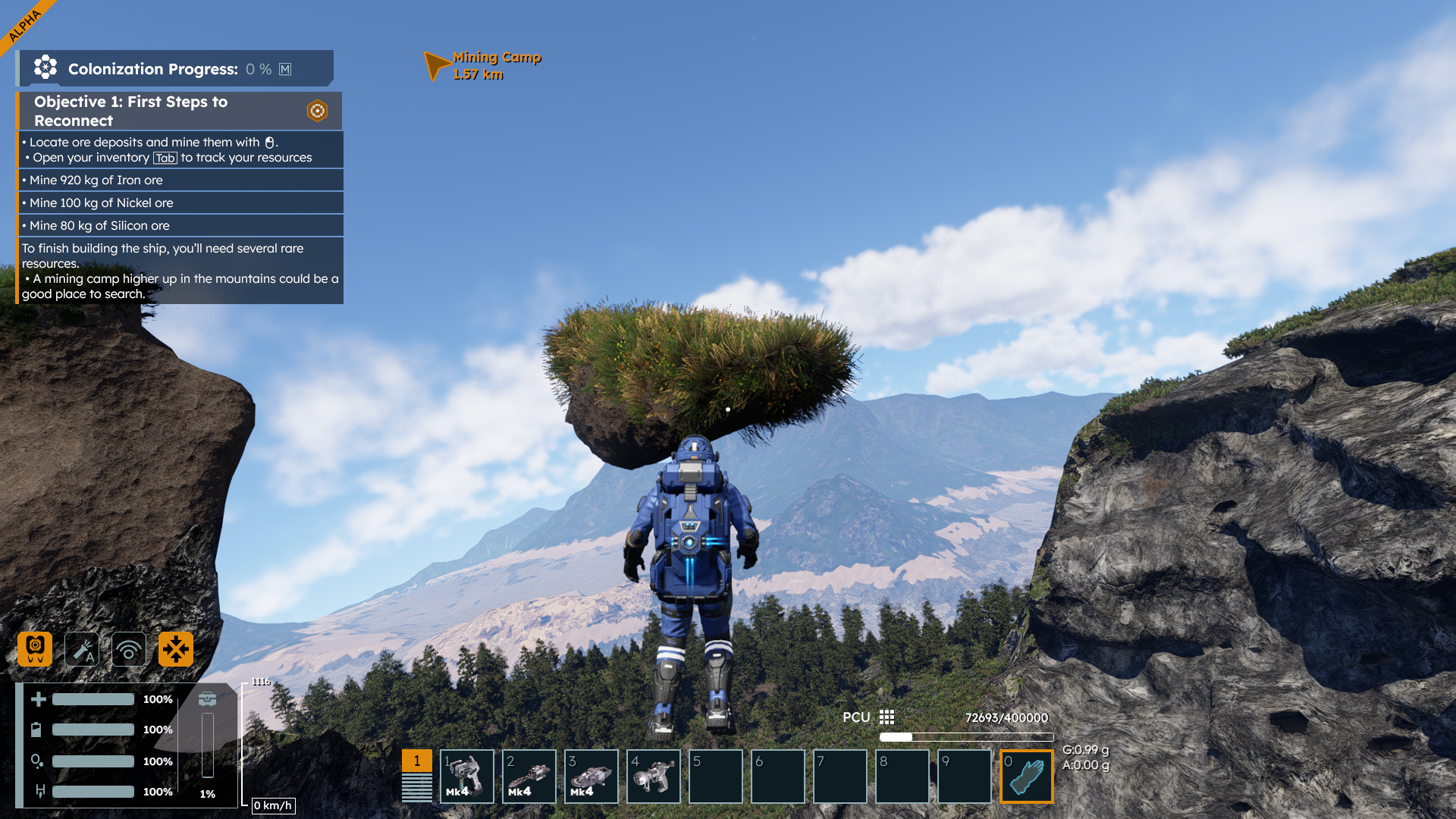1456x819 pixels.
Task: Toggle the jetpack status icon
Action: coord(35,649)
